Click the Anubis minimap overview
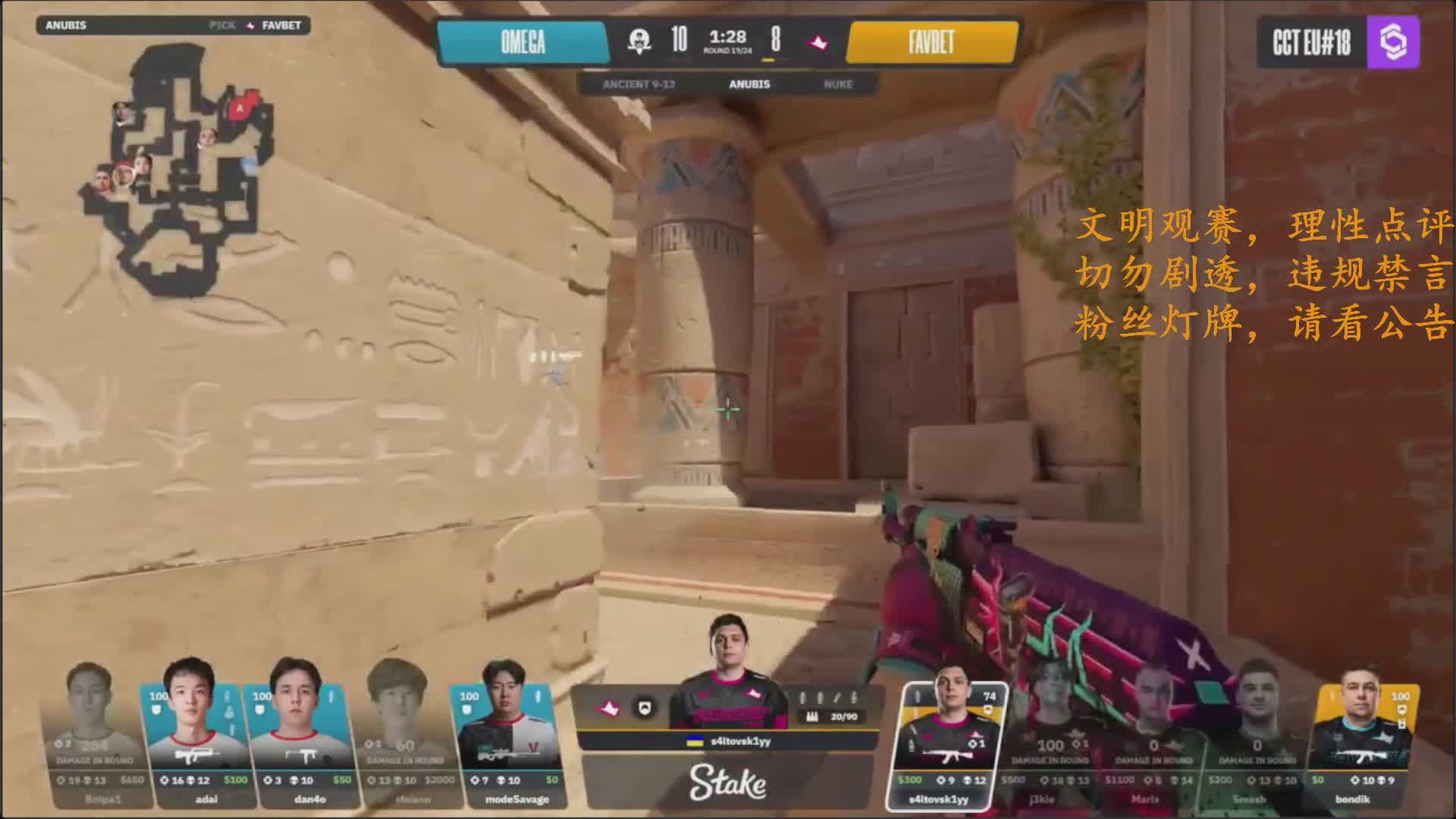This screenshot has height=819, width=1456. pos(178,167)
